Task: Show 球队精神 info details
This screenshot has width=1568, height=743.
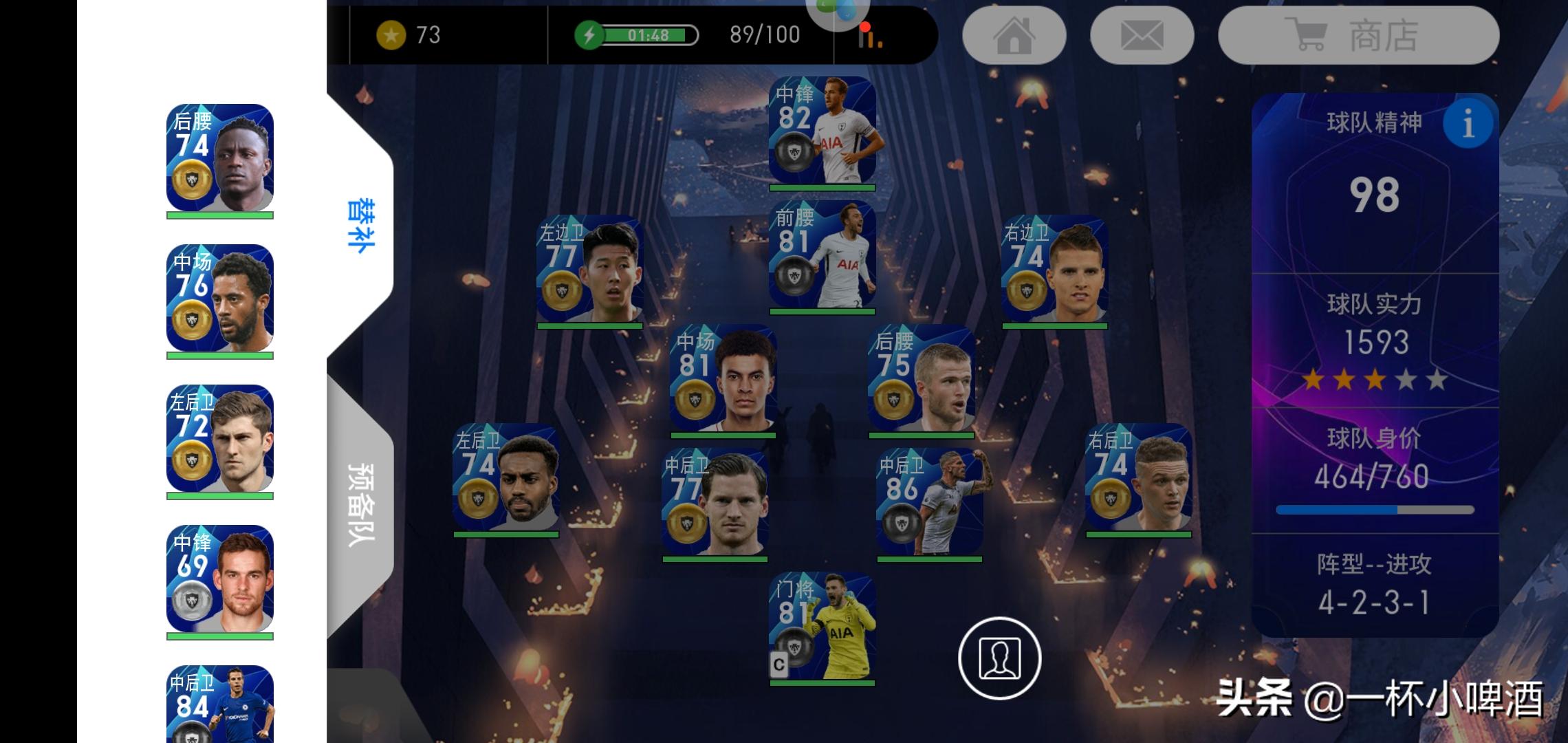Action: point(1468,124)
